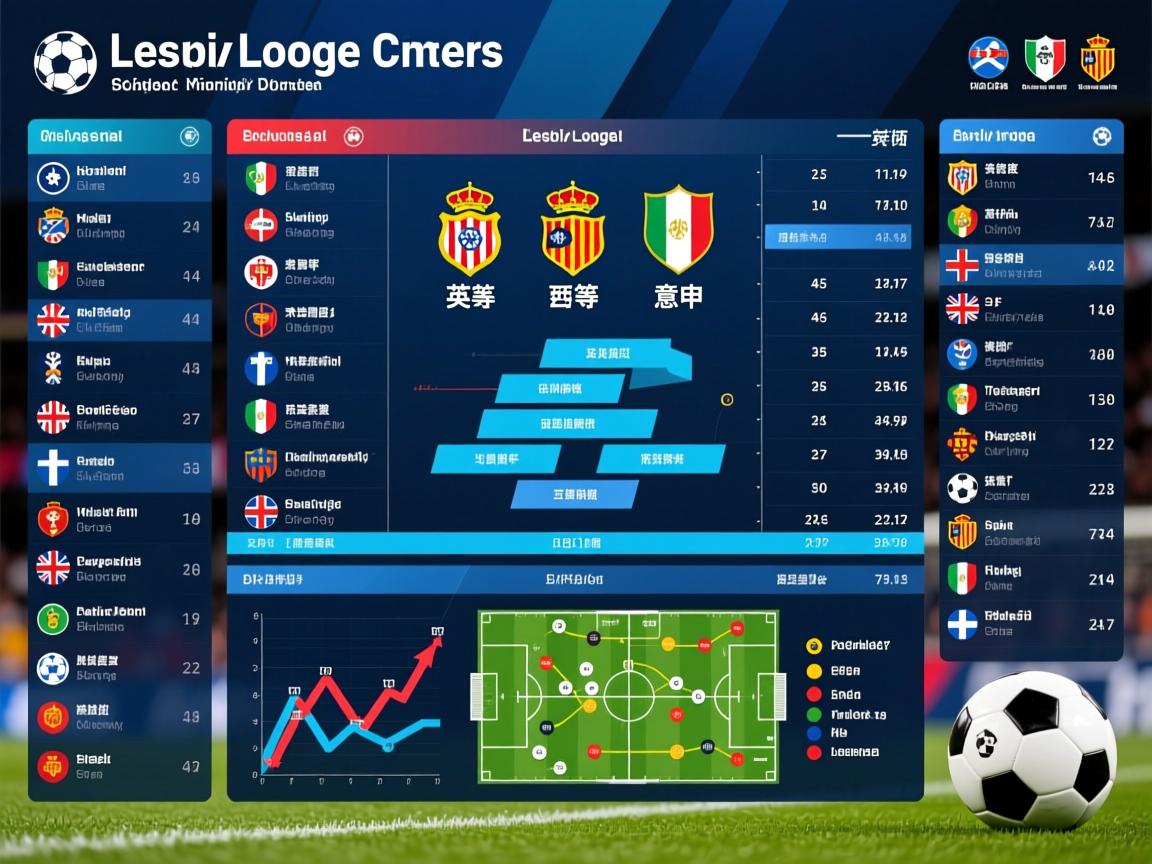The image size is (1152, 864).
Task: Select the large red-and-white striped crowned crest
Action: tap(470, 230)
